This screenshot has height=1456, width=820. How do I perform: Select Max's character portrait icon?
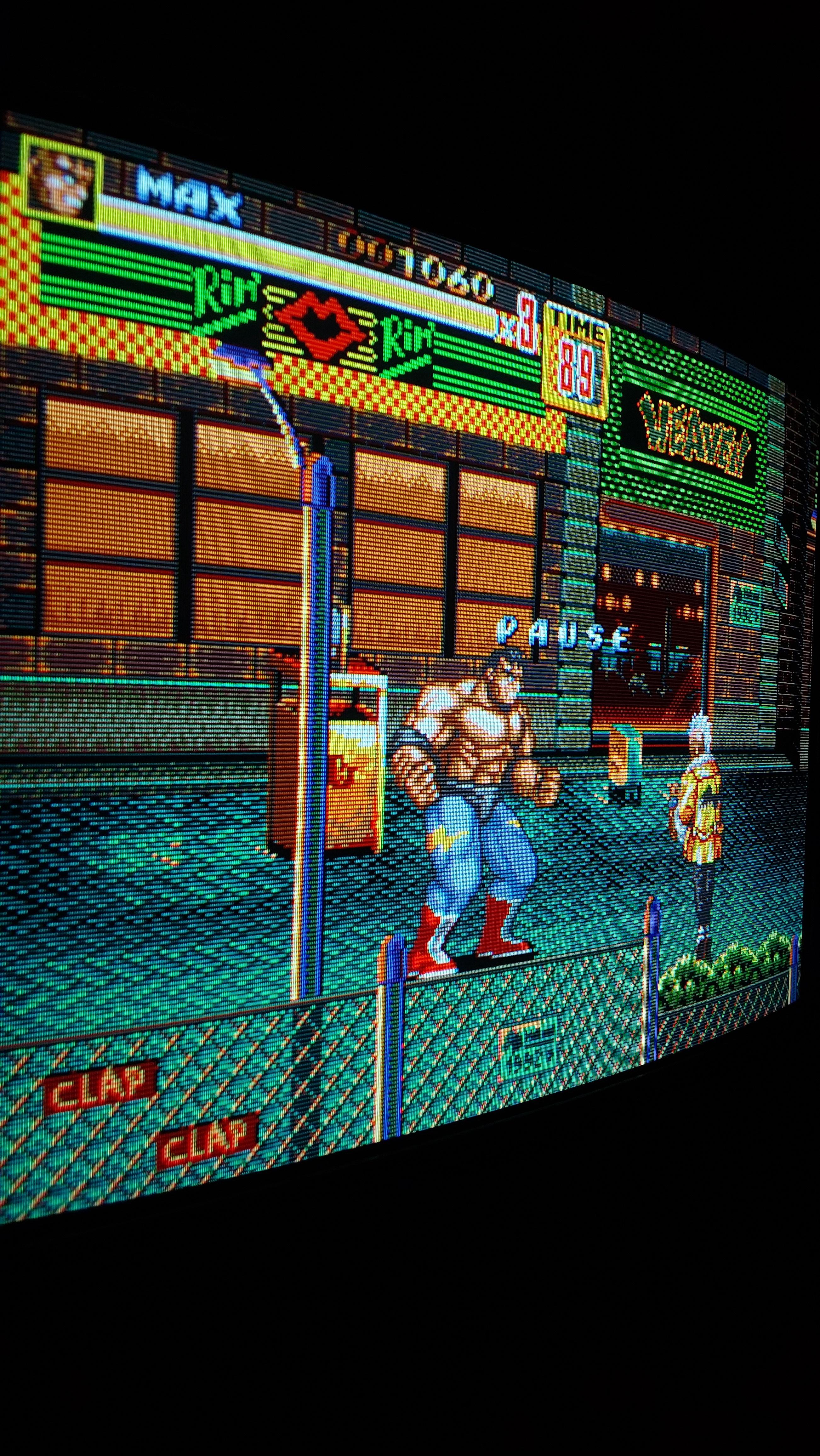click(62, 181)
